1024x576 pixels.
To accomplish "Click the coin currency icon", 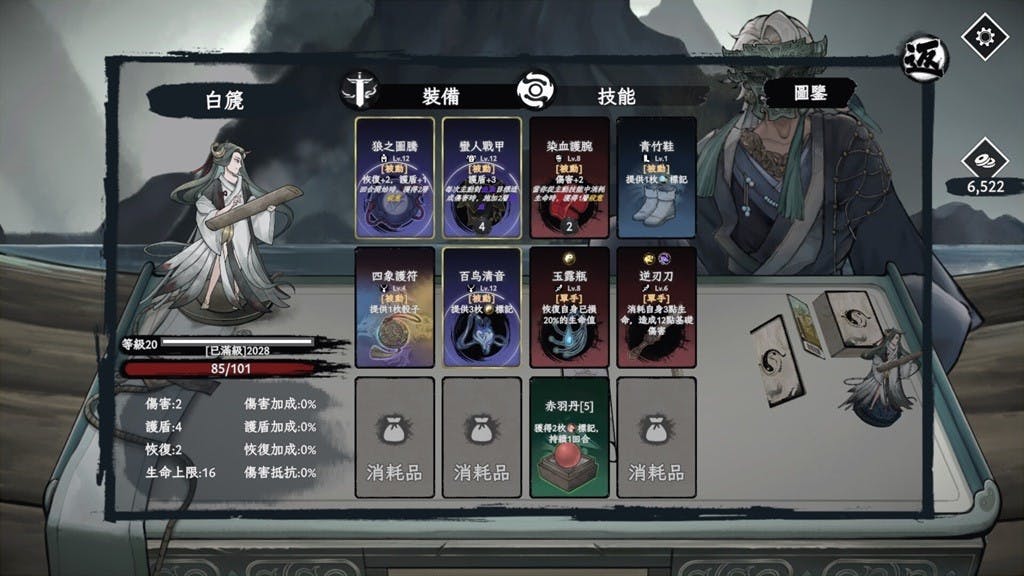I will click(x=984, y=162).
